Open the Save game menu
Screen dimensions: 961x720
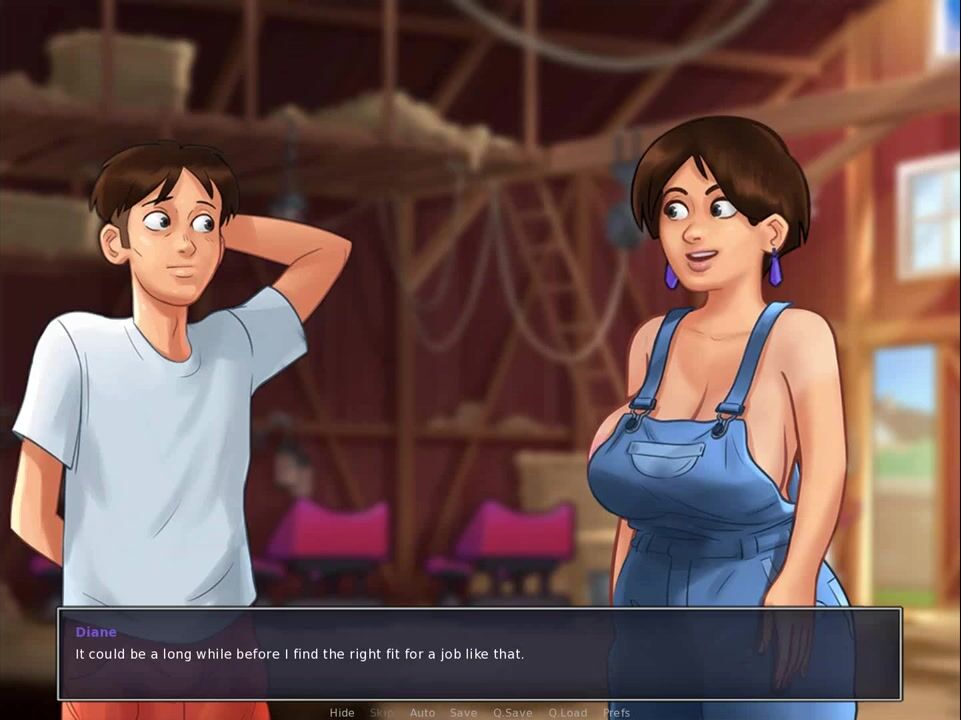click(463, 713)
